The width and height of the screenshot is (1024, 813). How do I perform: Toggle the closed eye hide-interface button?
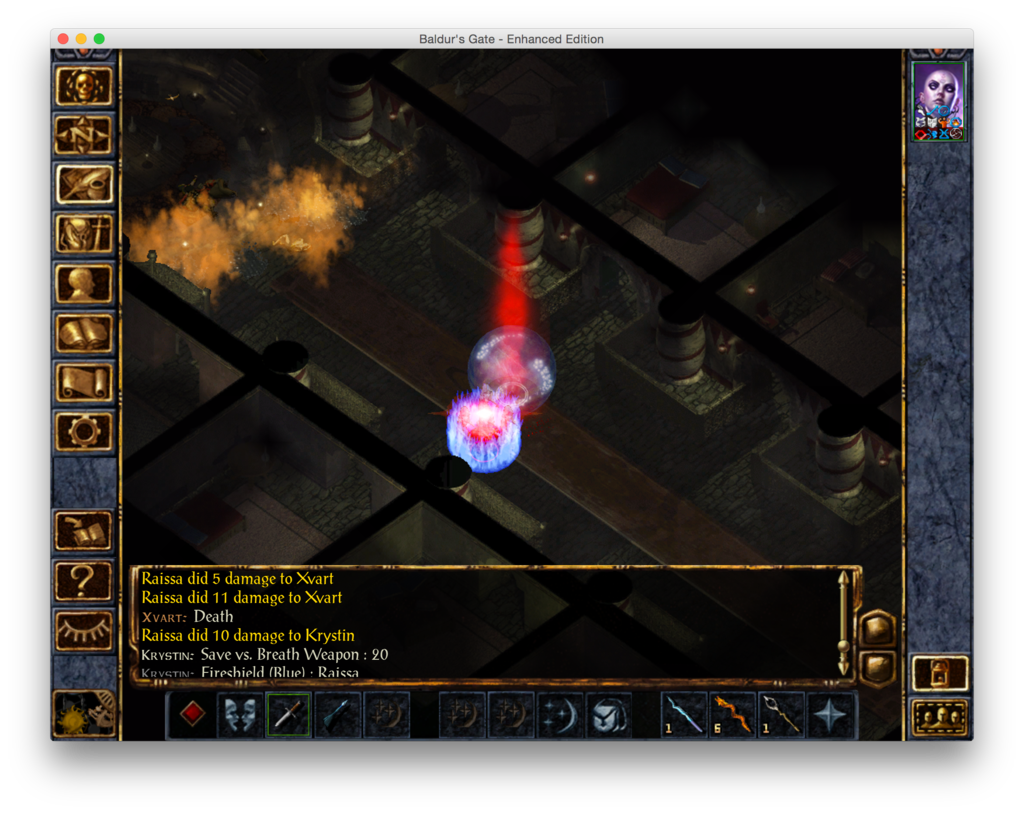(84, 629)
